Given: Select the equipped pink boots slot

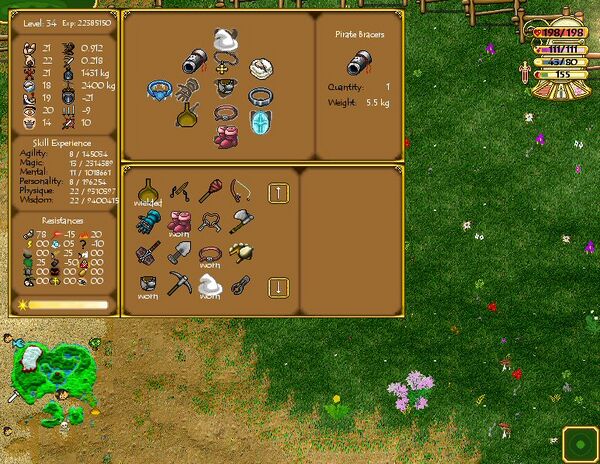Looking at the screenshot, I should coord(226,135).
